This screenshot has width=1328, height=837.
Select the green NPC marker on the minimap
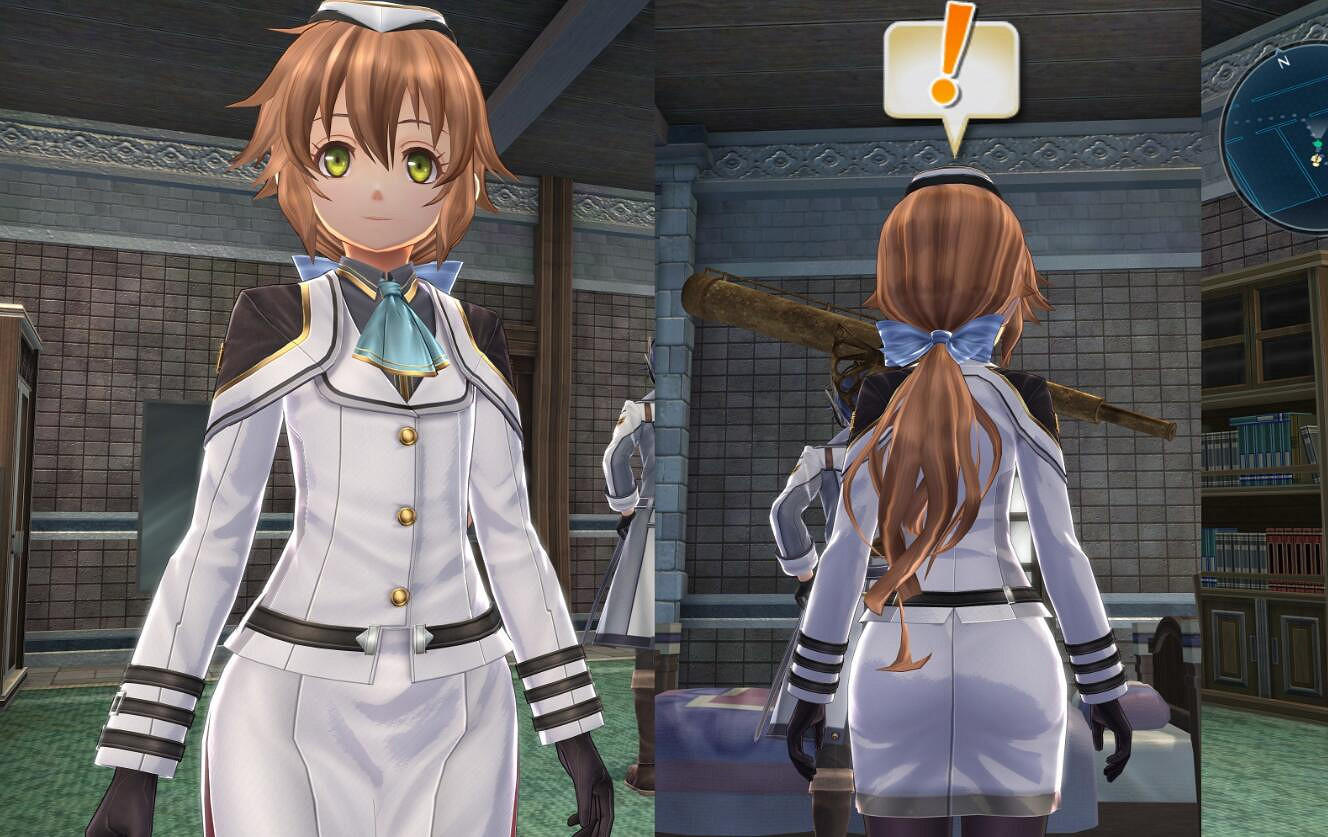click(x=1318, y=143)
